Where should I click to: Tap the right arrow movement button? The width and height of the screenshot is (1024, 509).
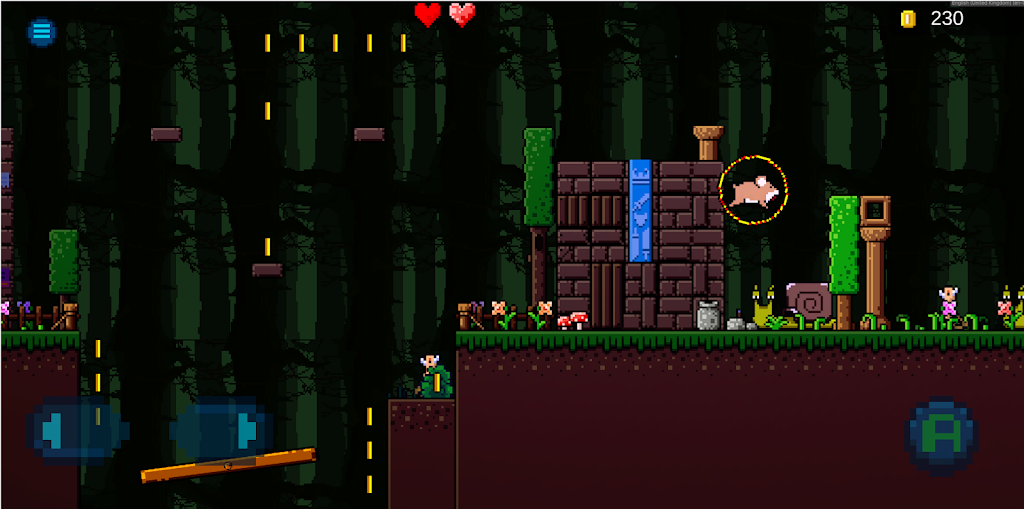point(222,431)
